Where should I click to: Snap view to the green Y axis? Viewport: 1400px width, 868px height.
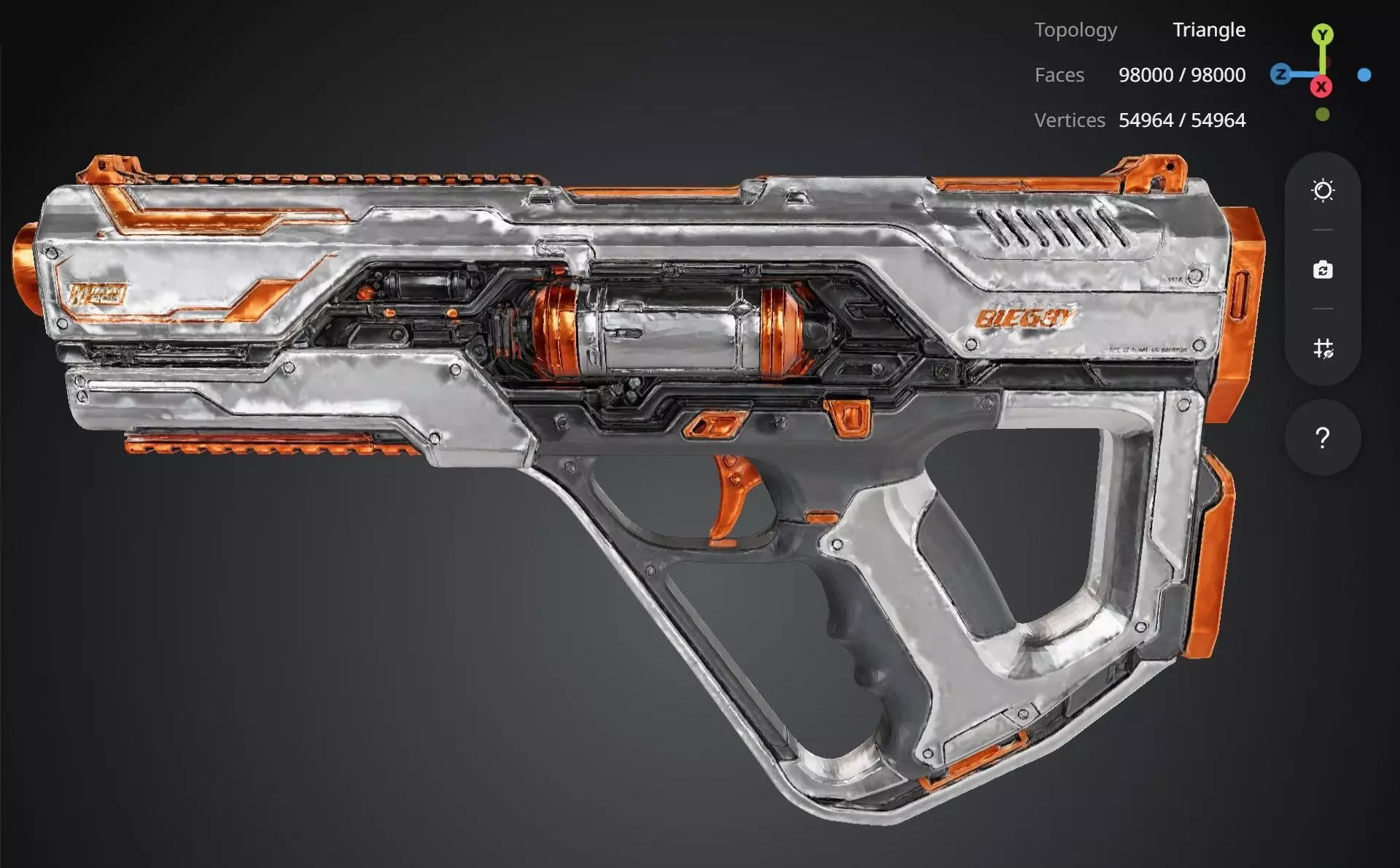(x=1323, y=34)
